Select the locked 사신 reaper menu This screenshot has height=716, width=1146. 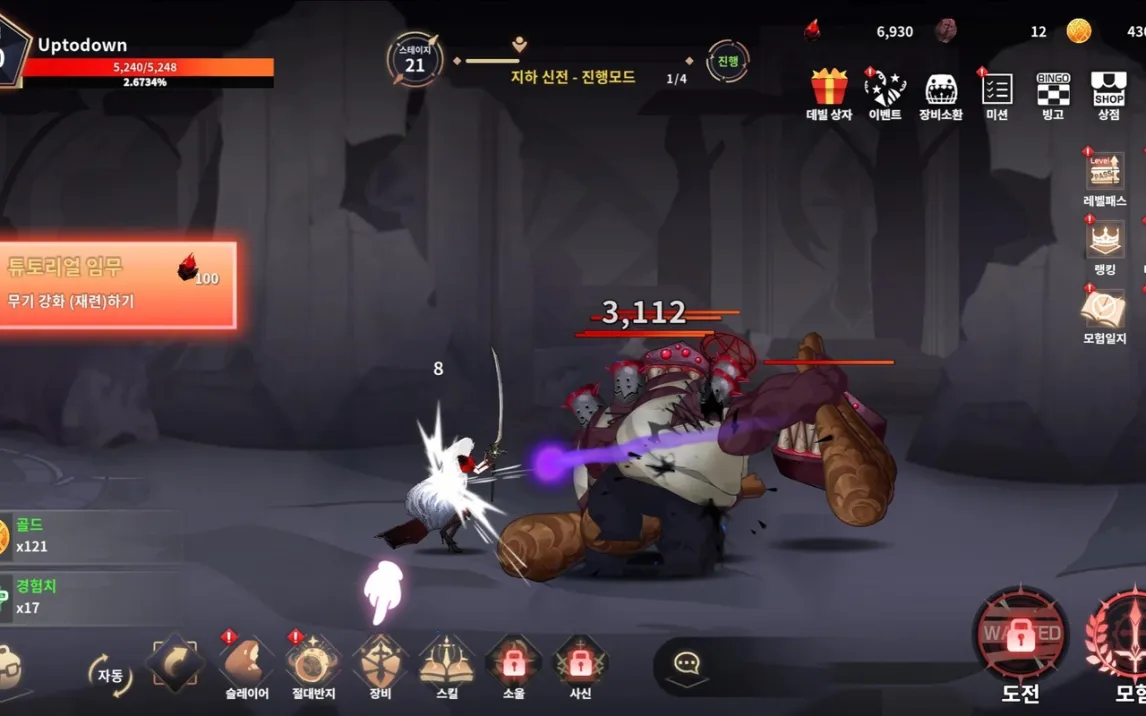(x=581, y=664)
